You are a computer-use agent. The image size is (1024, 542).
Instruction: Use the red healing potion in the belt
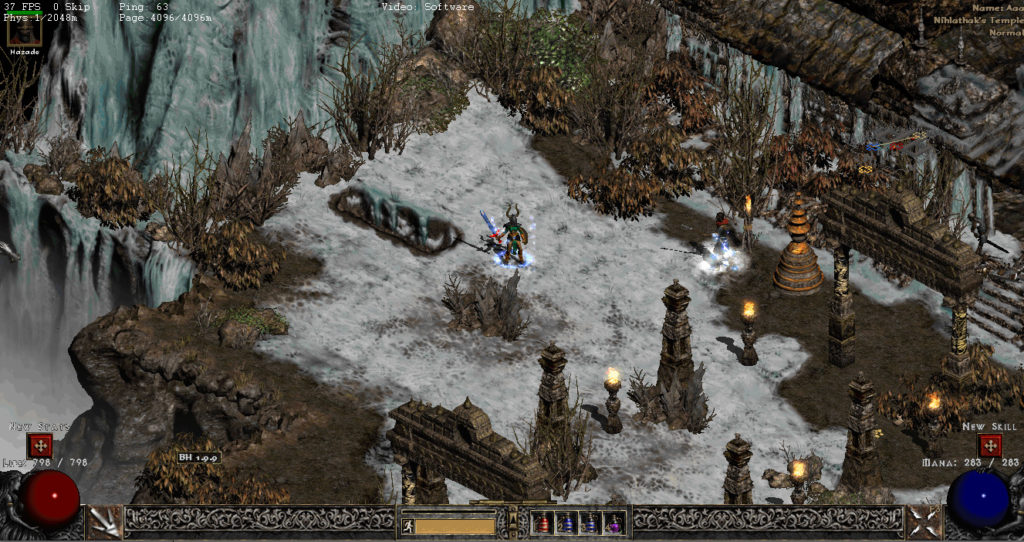[543, 523]
